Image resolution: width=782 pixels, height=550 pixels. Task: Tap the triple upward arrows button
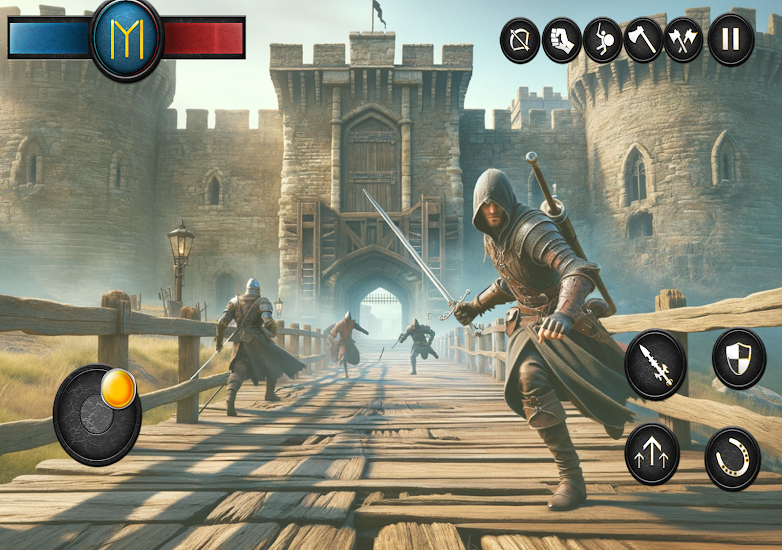[652, 452]
